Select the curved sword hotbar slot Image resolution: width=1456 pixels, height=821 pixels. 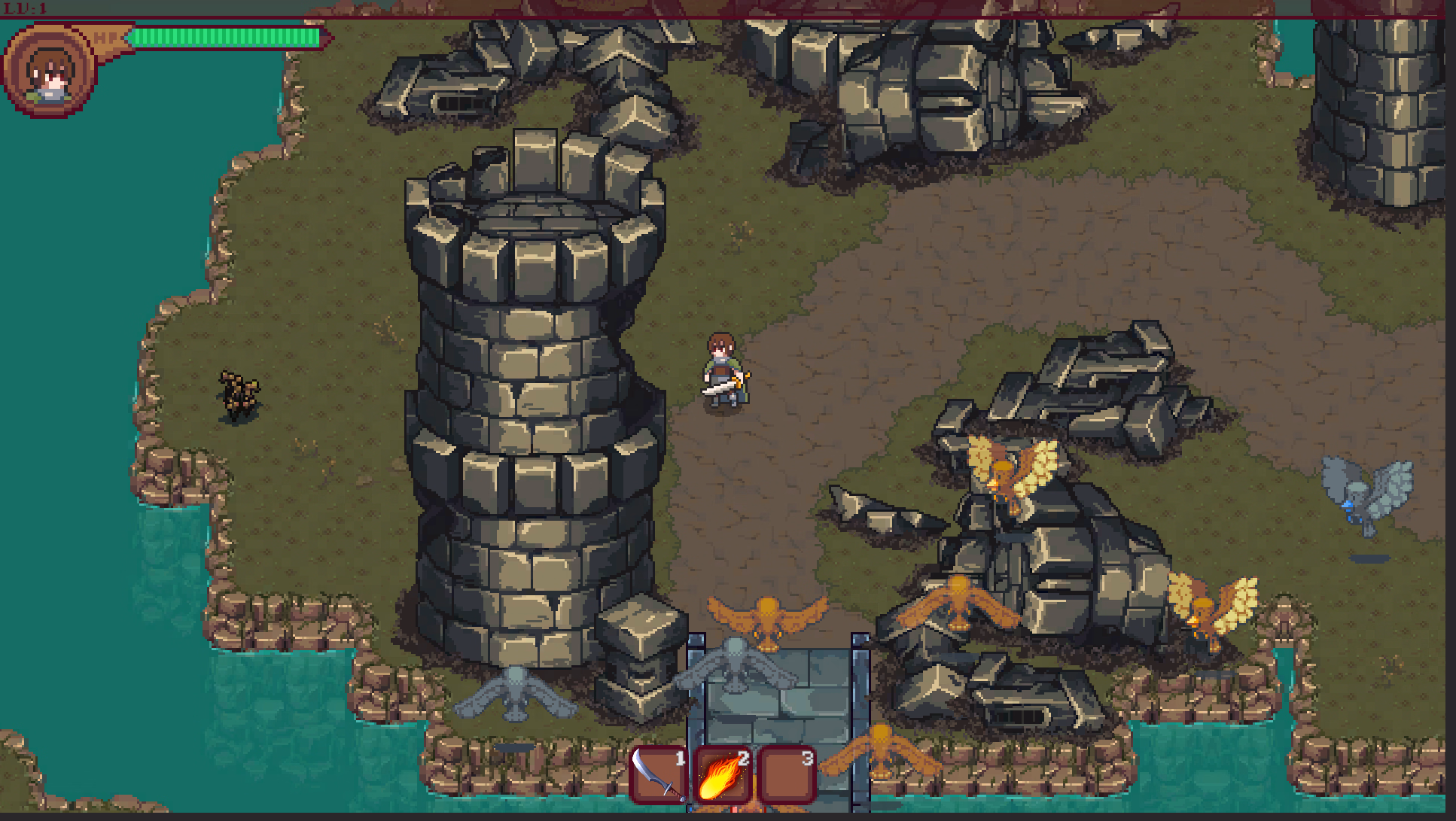pos(659,775)
